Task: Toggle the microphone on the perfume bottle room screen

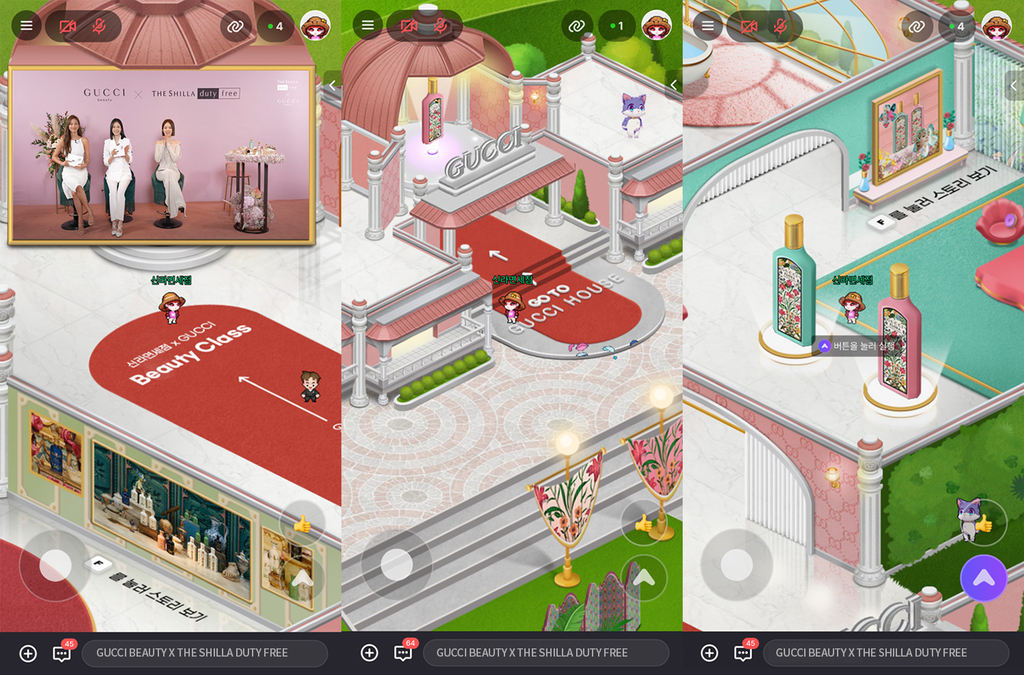Action: click(780, 26)
